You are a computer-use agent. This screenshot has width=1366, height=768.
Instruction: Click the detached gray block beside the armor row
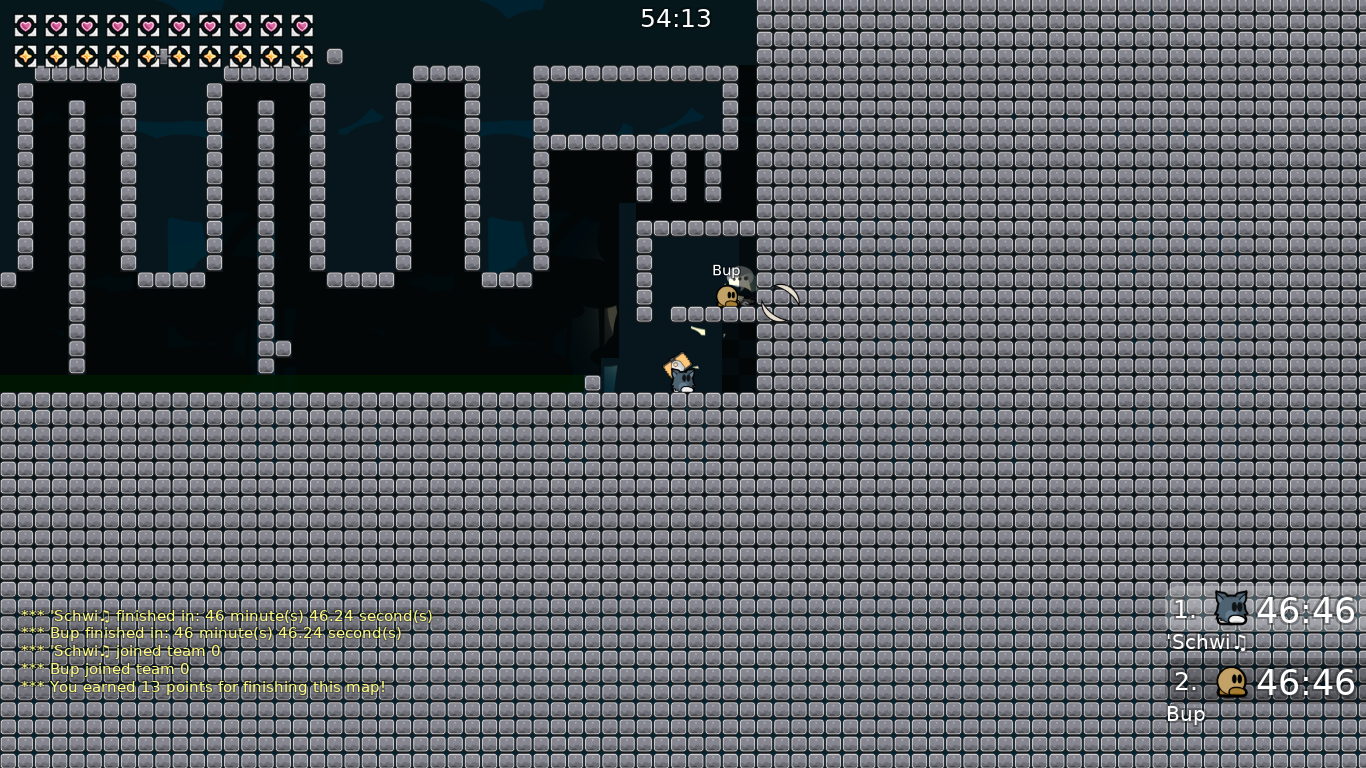pyautogui.click(x=335, y=57)
